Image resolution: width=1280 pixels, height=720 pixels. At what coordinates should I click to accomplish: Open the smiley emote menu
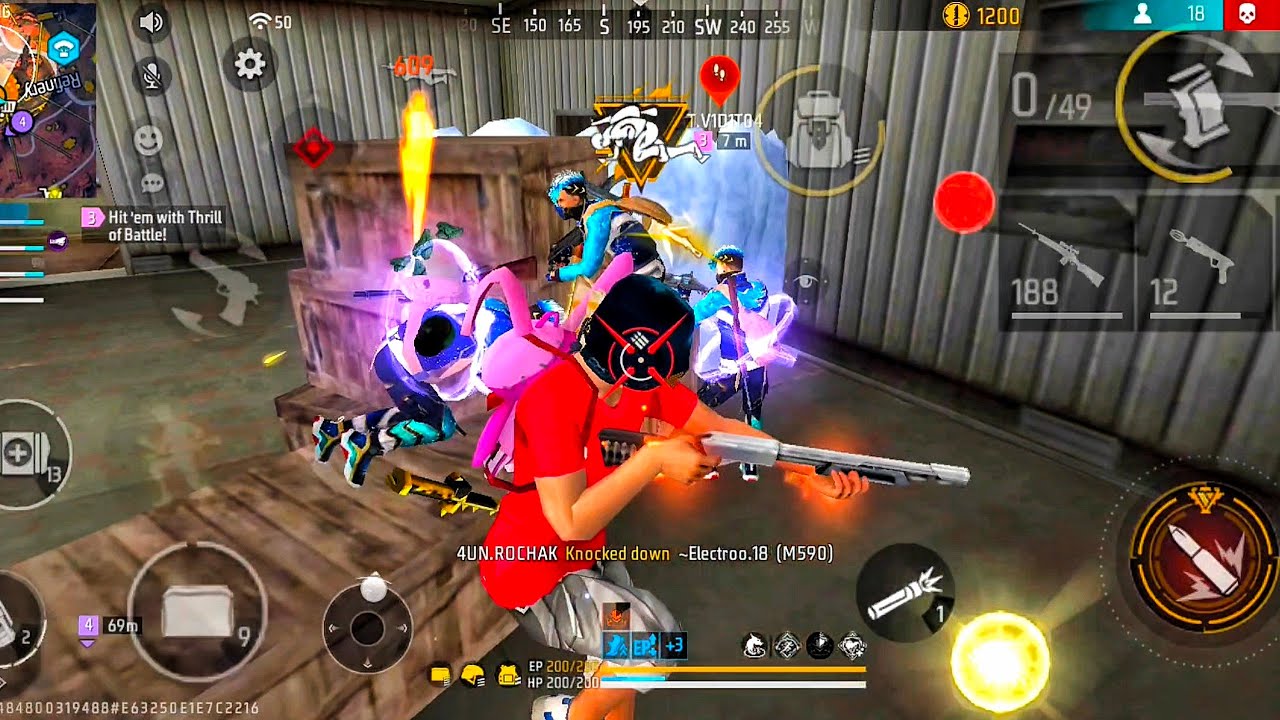point(148,139)
